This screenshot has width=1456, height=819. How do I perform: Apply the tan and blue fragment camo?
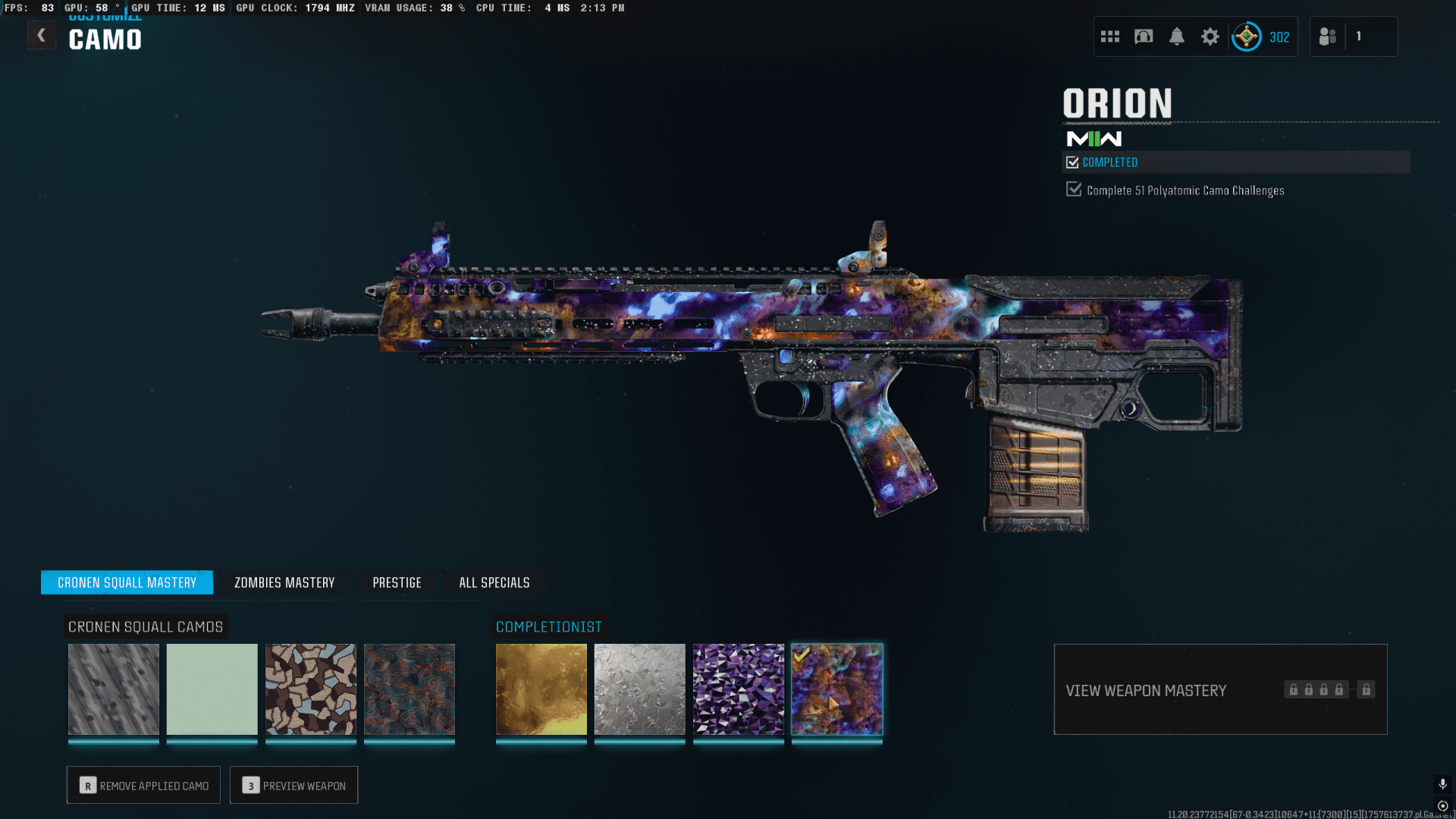pos(311,689)
